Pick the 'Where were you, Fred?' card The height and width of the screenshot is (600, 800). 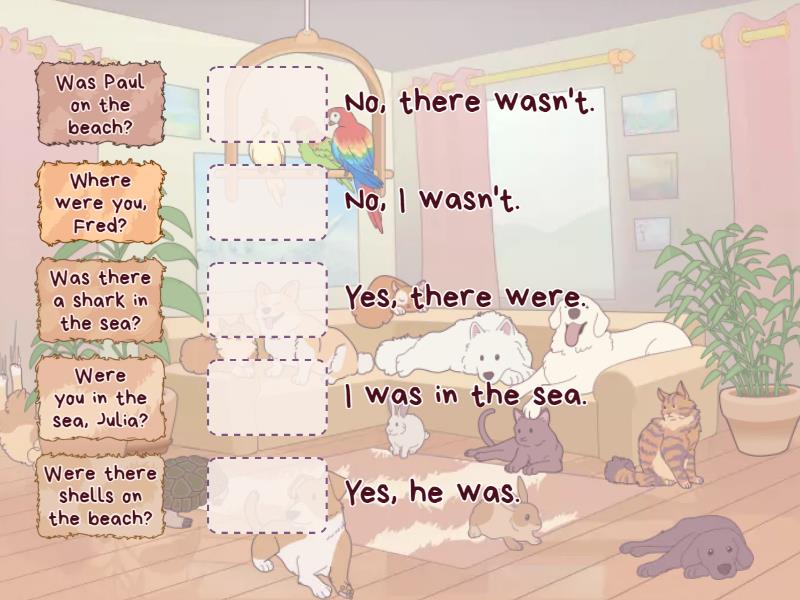pyautogui.click(x=100, y=203)
